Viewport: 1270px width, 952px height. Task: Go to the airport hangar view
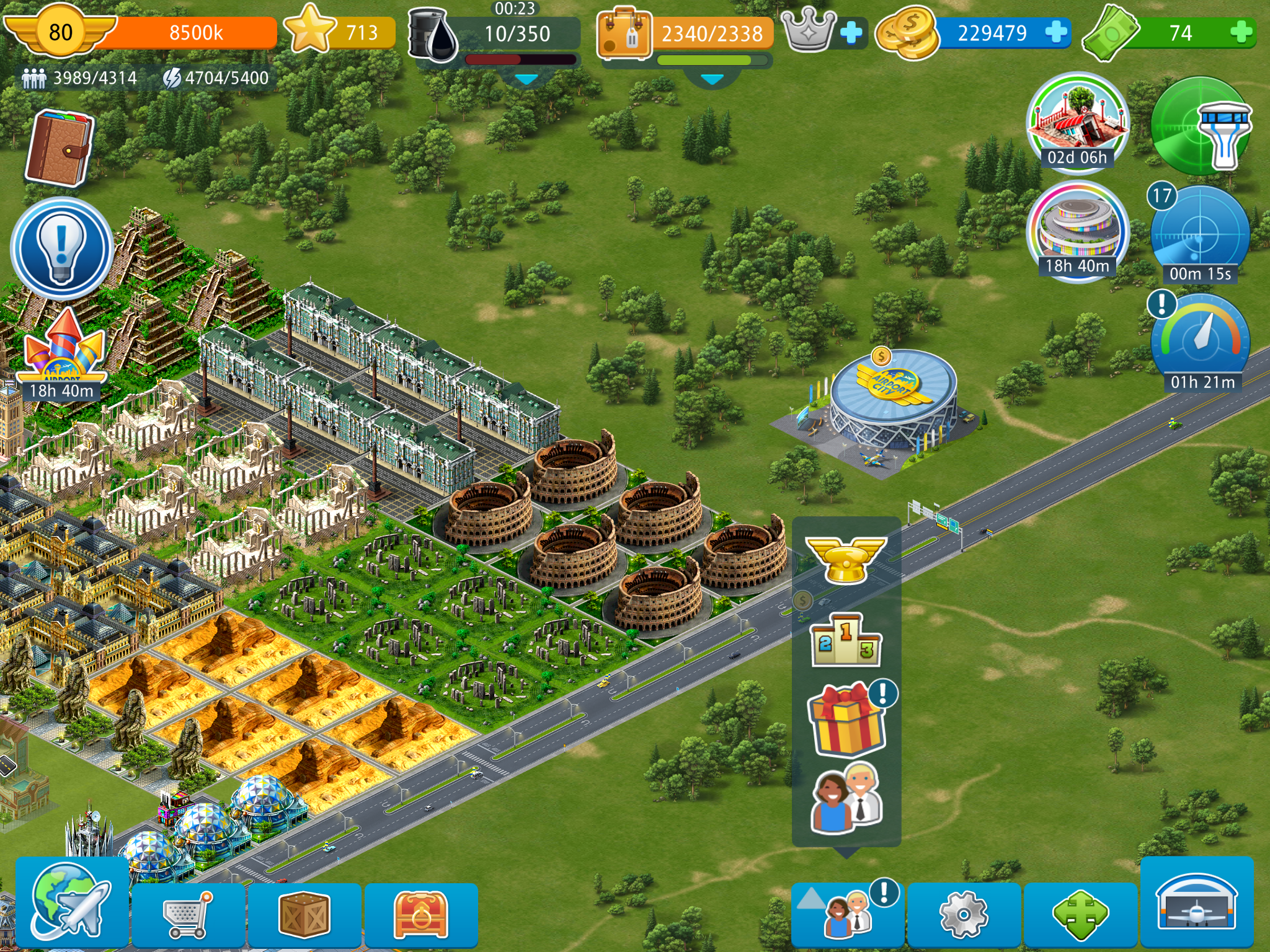tap(1197, 904)
